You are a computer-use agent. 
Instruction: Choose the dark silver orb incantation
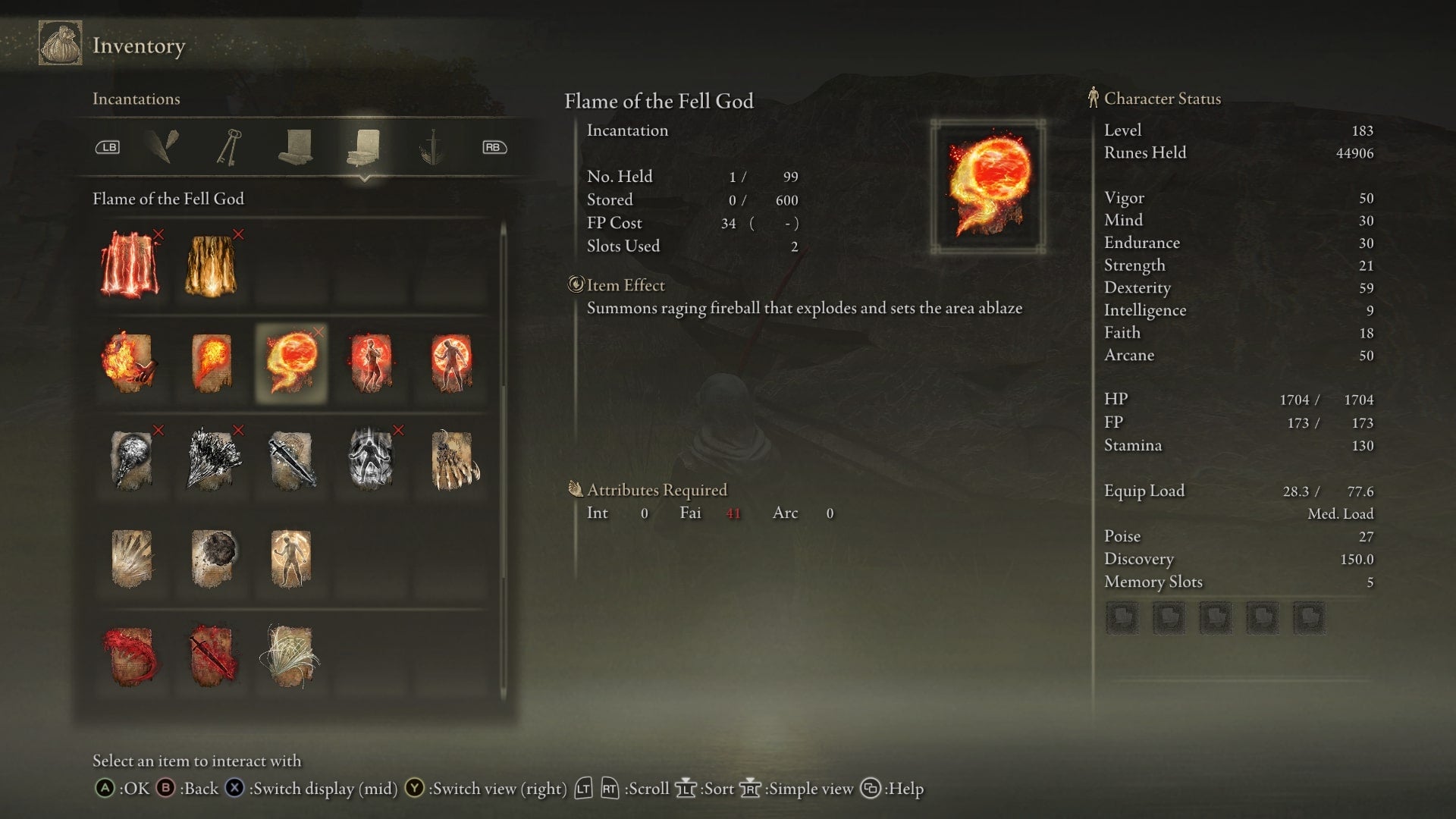pos(130,460)
